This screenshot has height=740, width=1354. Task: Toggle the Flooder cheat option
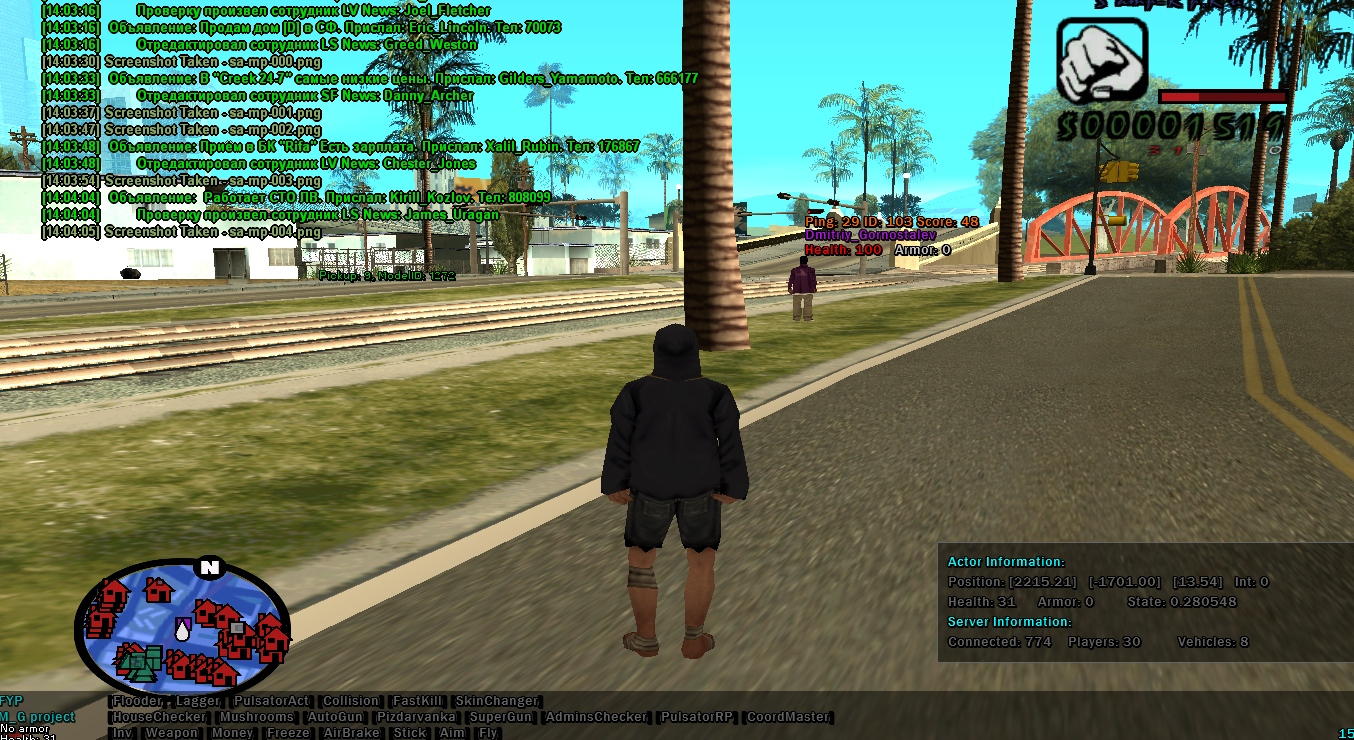click(x=137, y=701)
